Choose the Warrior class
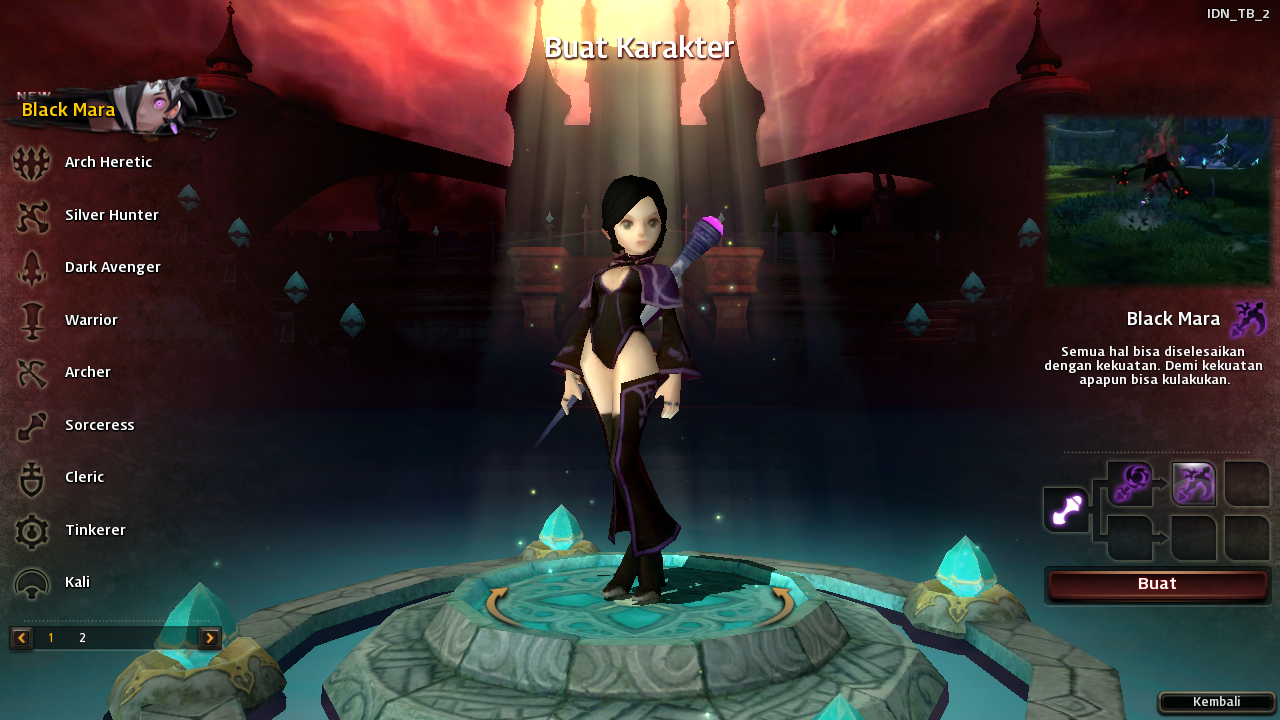 (x=91, y=320)
